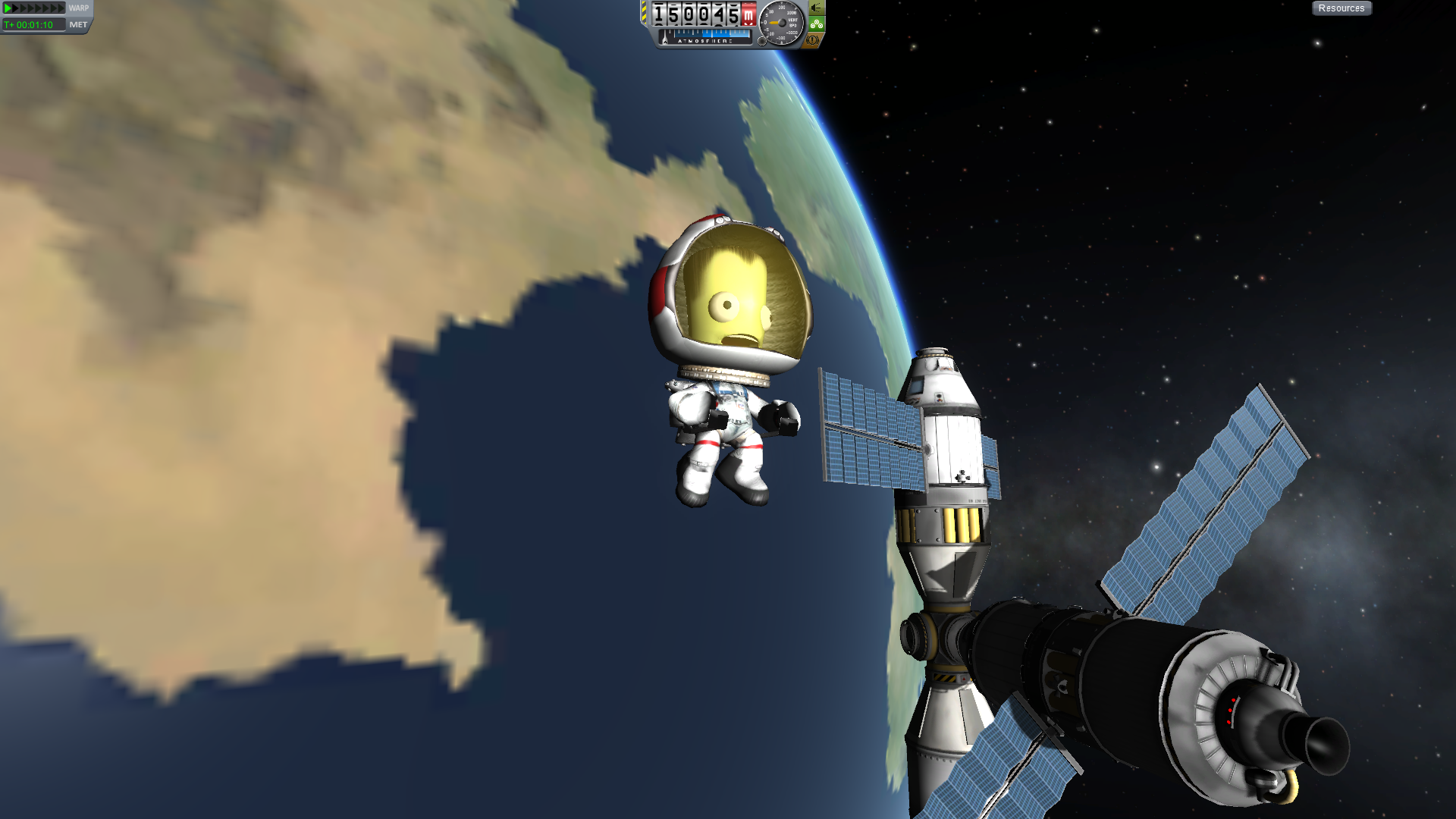Increase time warp to the last arrow
Viewport: 1456px width, 819px height.
click(x=61, y=8)
